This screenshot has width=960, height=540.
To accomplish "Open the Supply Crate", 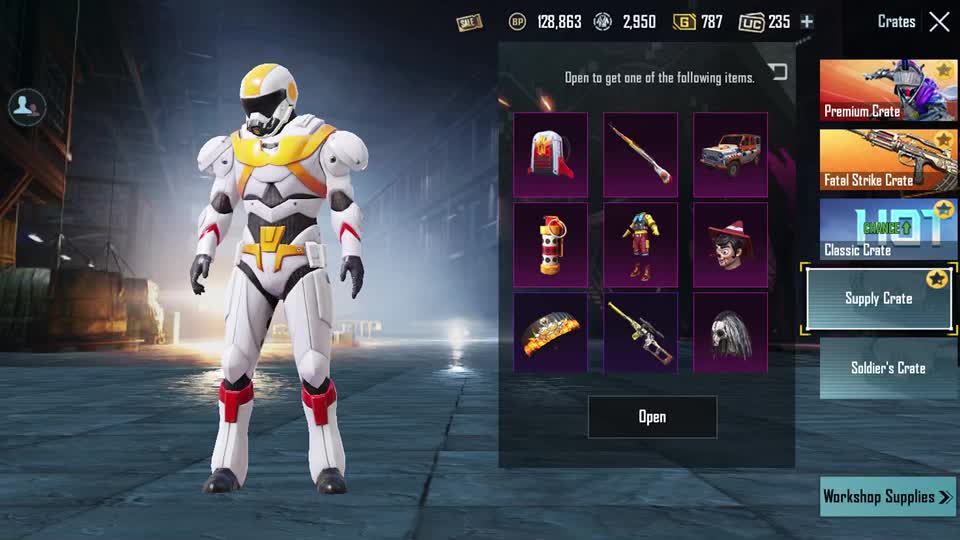I will pos(652,417).
